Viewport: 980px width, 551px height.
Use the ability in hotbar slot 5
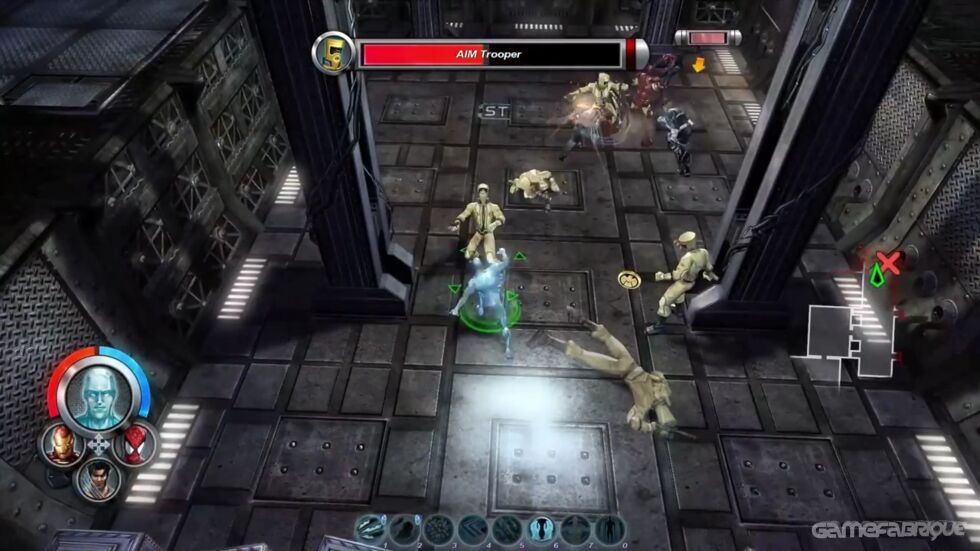(x=507, y=528)
